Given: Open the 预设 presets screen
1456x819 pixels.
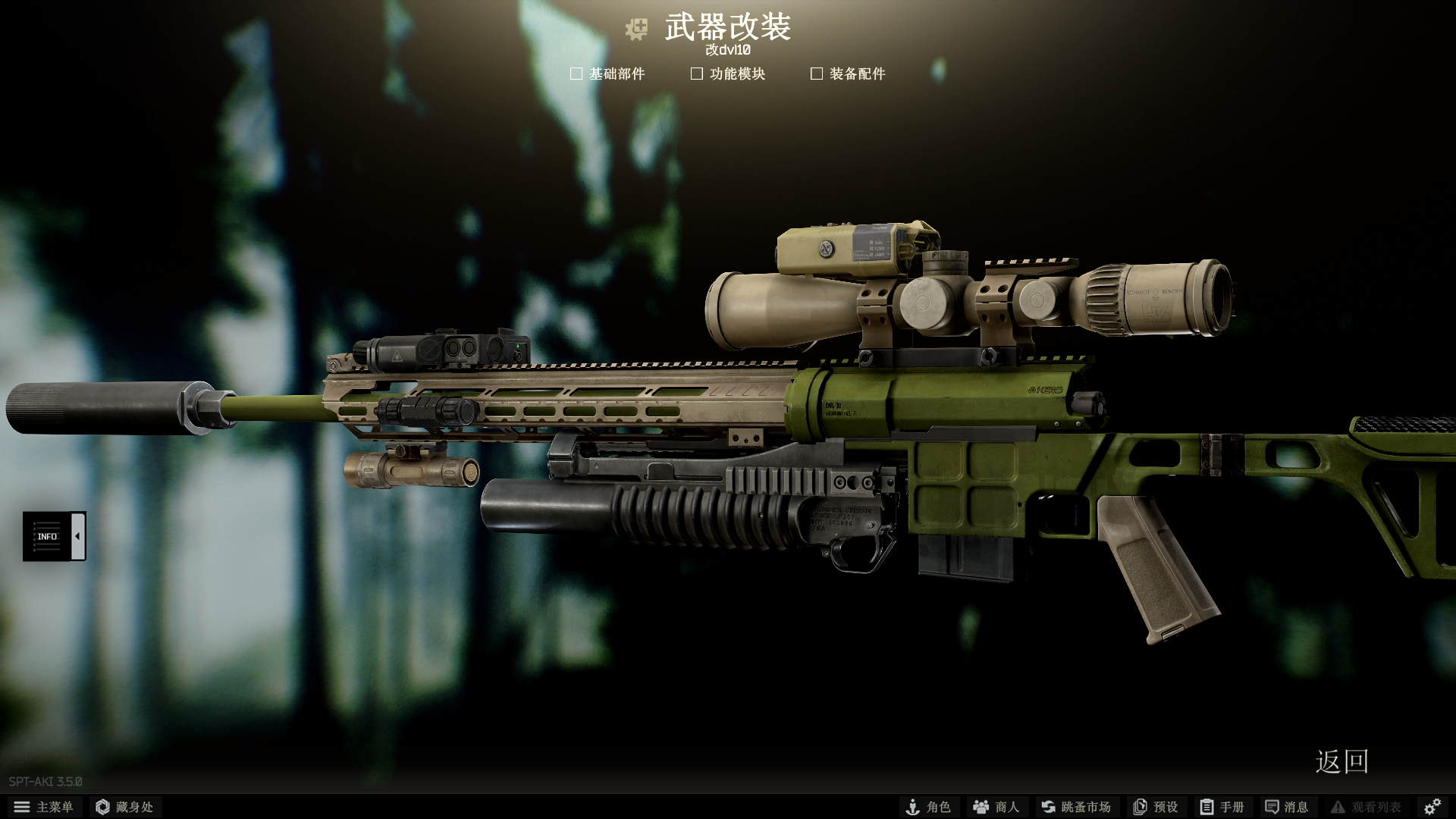Looking at the screenshot, I should pos(1156,807).
